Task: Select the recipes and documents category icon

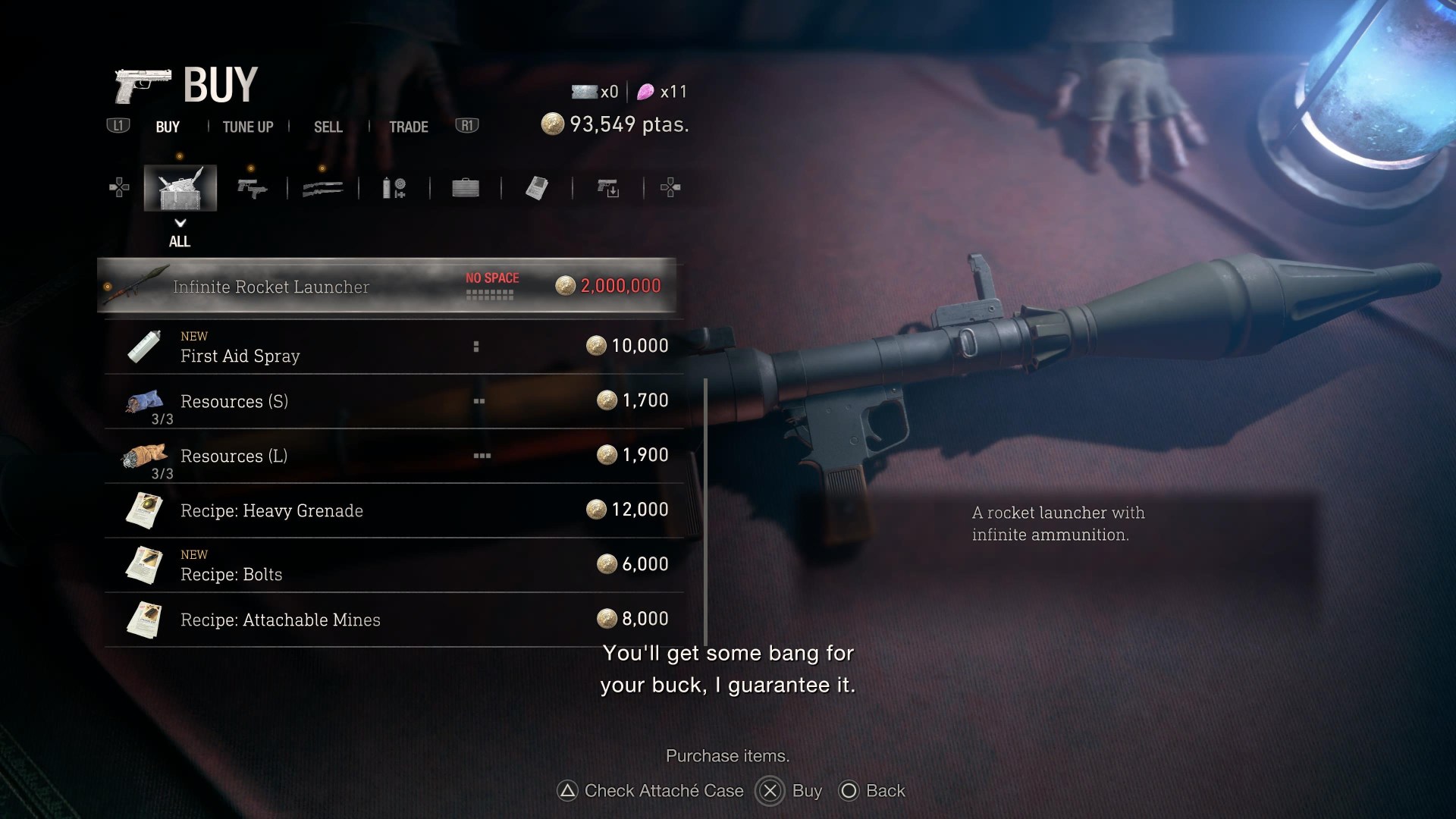Action: (x=537, y=187)
